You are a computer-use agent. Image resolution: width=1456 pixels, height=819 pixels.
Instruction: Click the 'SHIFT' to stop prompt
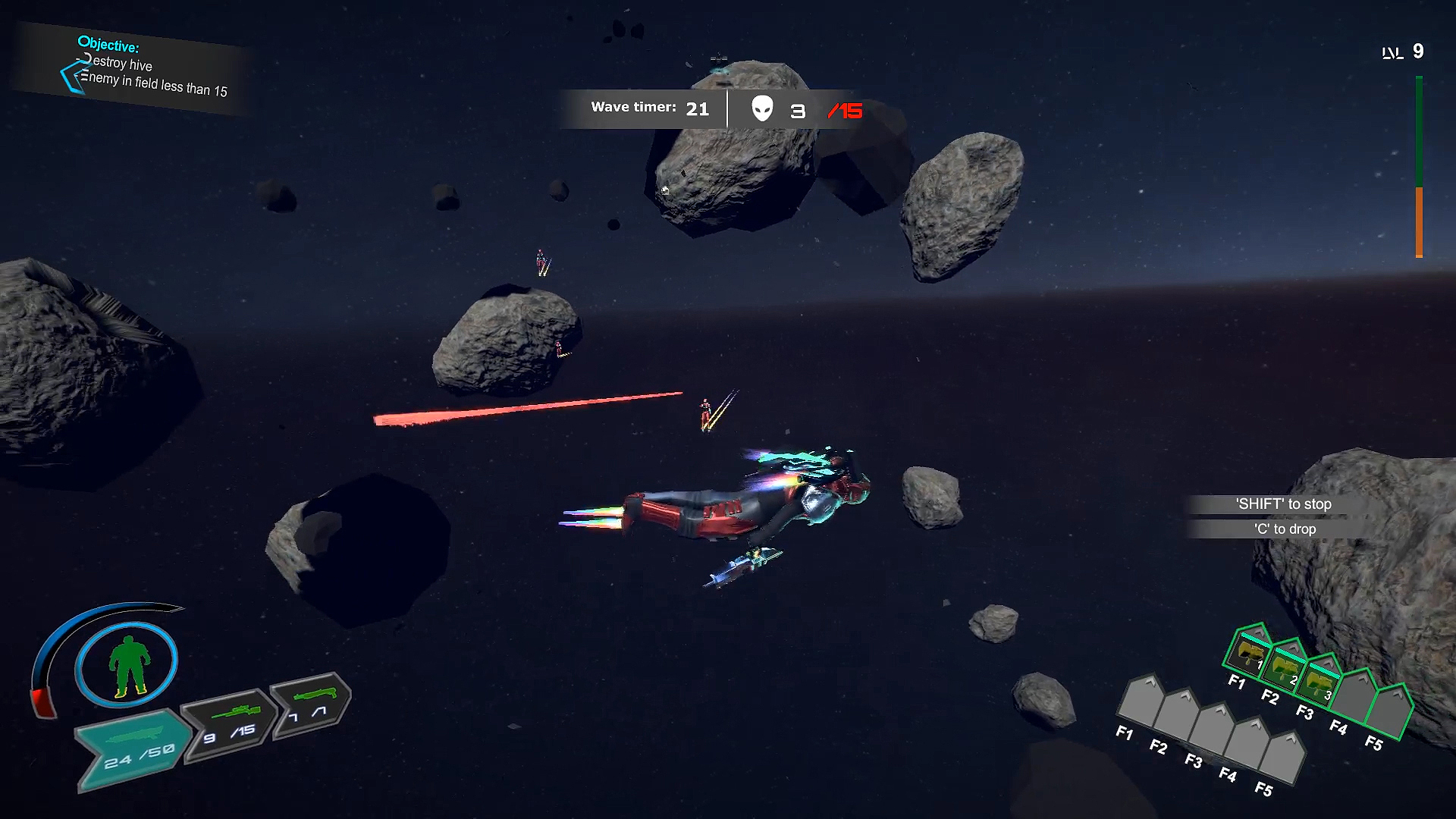1285,504
